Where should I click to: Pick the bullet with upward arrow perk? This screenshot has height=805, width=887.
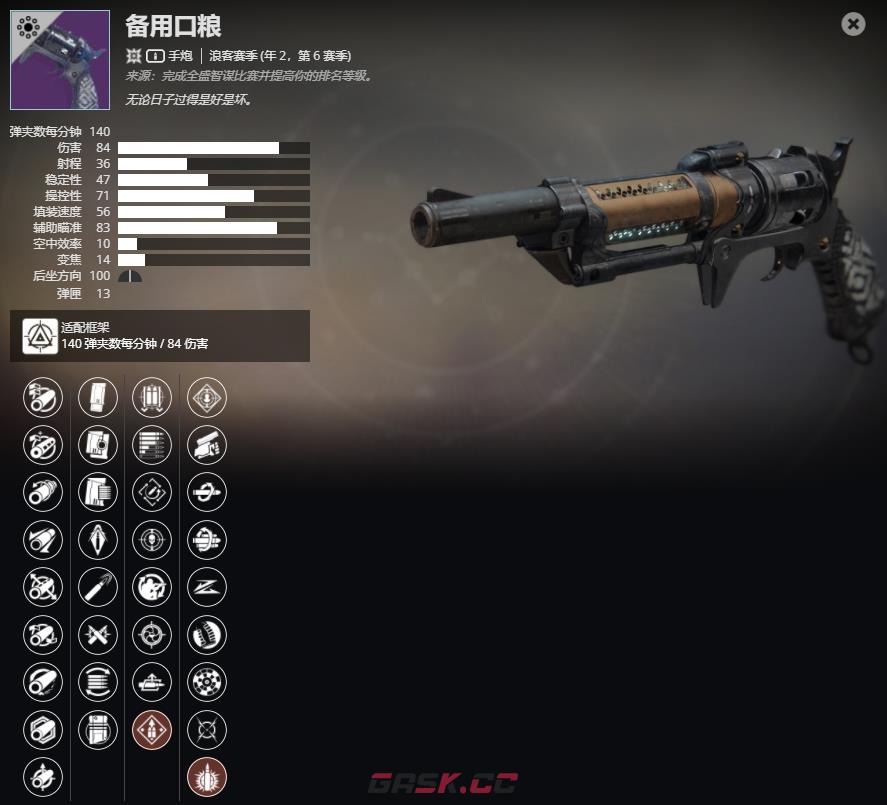pyautogui.click(x=152, y=682)
